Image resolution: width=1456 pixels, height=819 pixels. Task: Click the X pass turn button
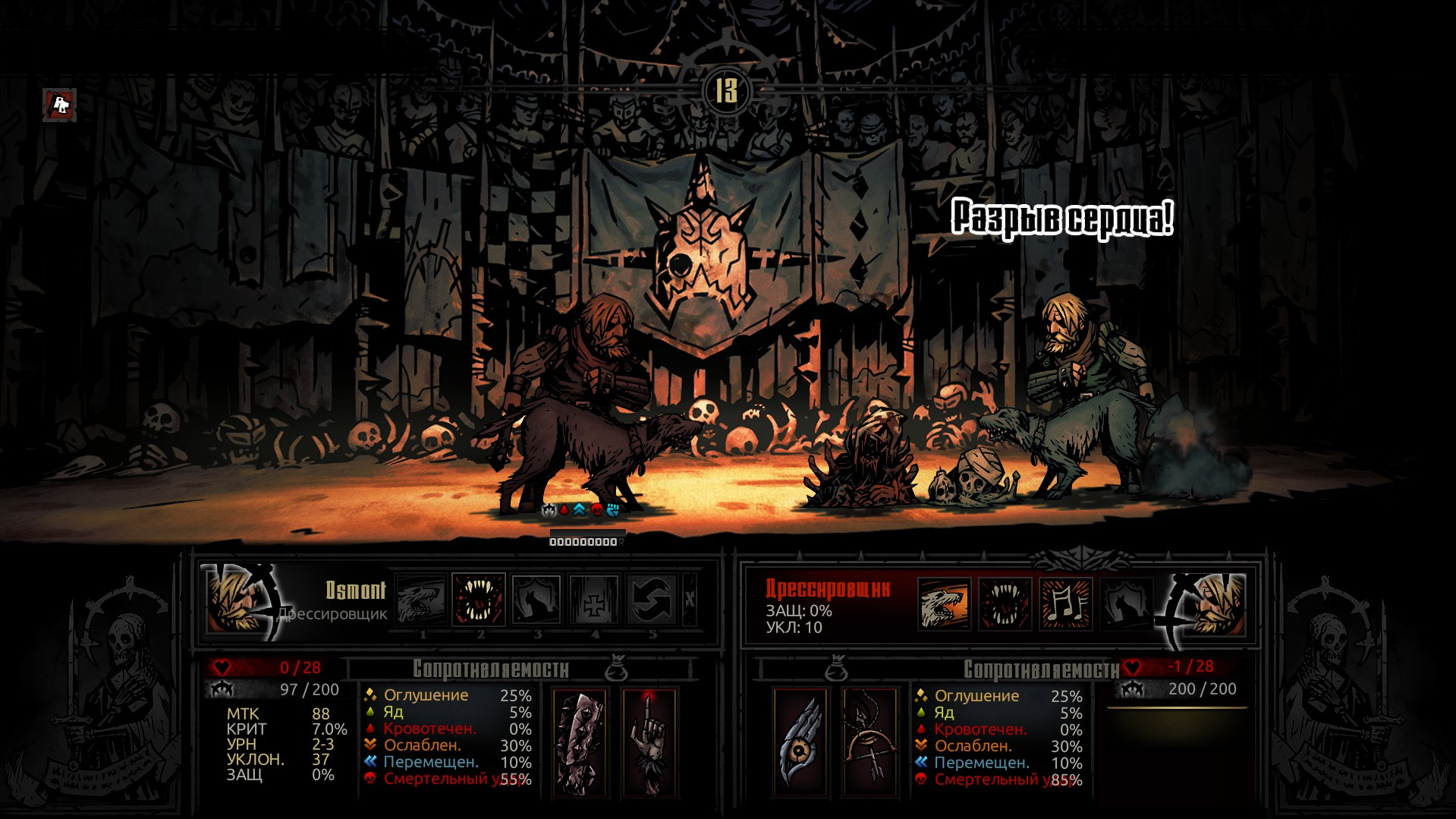click(x=689, y=600)
